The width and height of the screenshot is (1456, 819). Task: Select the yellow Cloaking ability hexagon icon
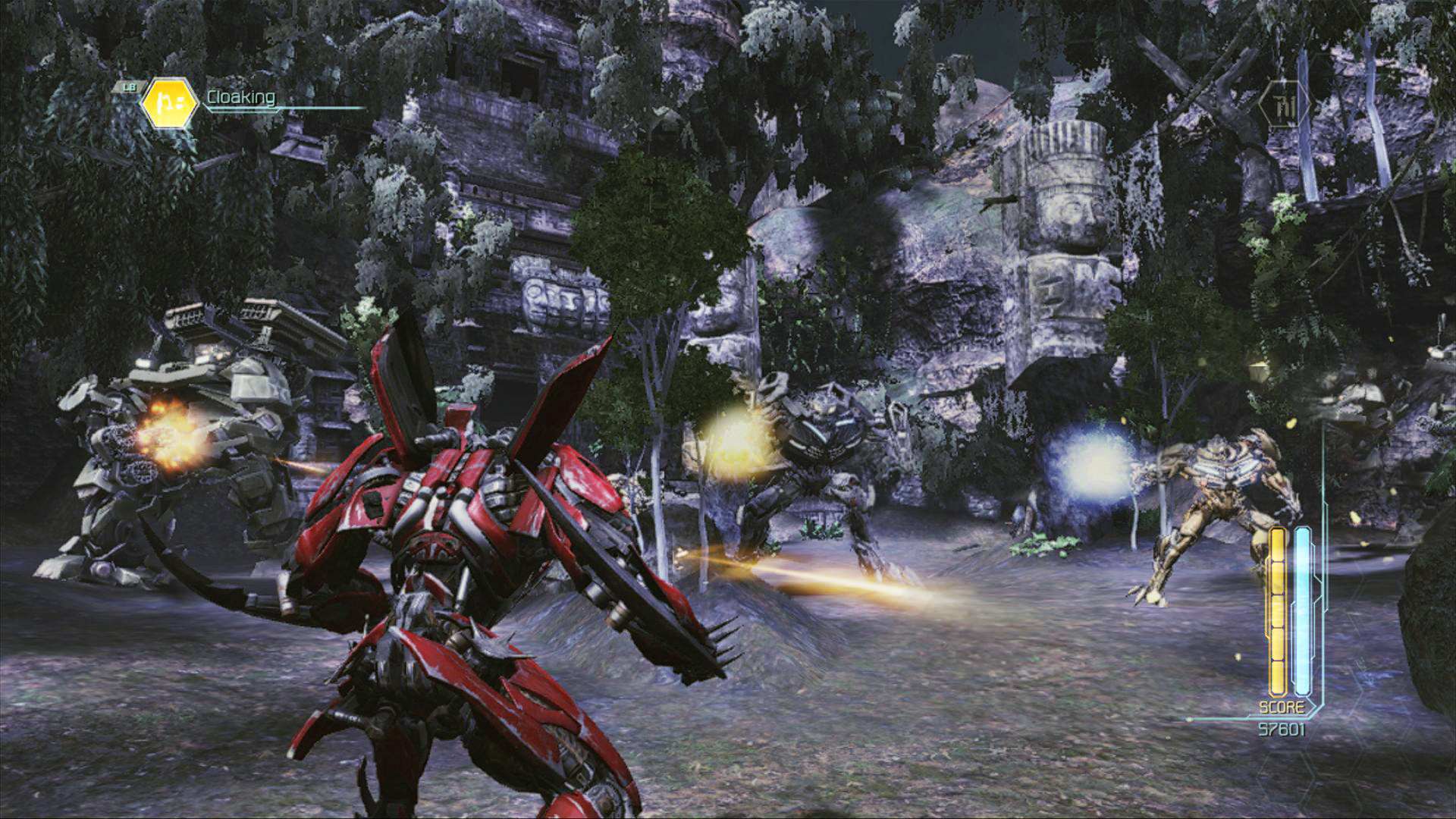coord(169,102)
